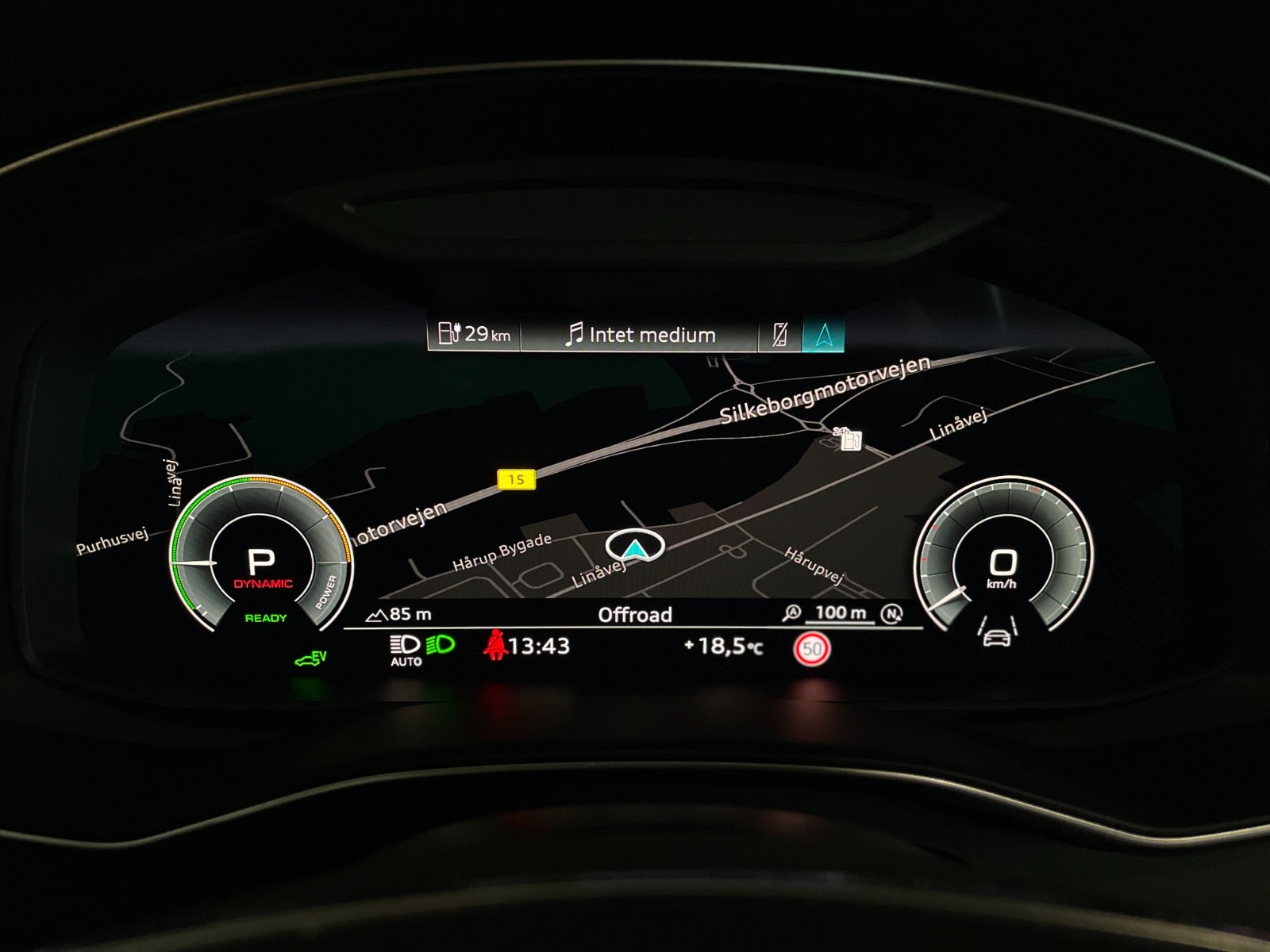1270x952 pixels.
Task: Click the 24h fuel station map marker
Action: pos(848,439)
